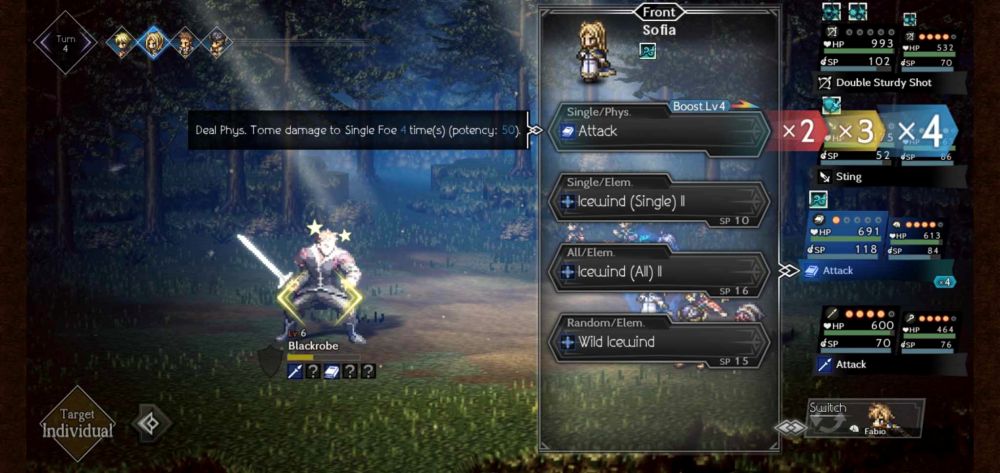Viewport: 1000px width, 473px height.
Task: Select Sofia's party card with 691 HP
Action: tap(843, 245)
